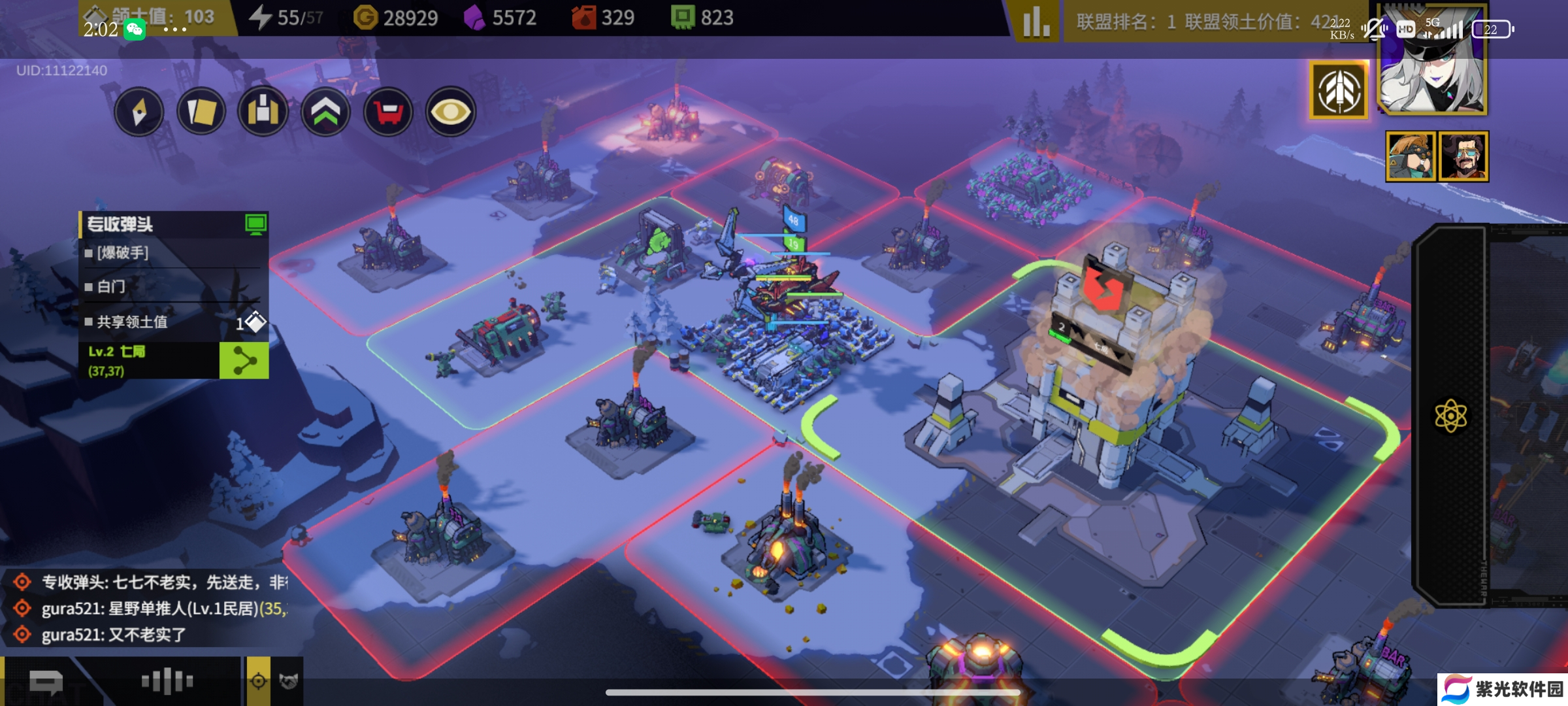The width and height of the screenshot is (1568, 706).
Task: Activate the missile skill icon
Action: [x=1339, y=91]
